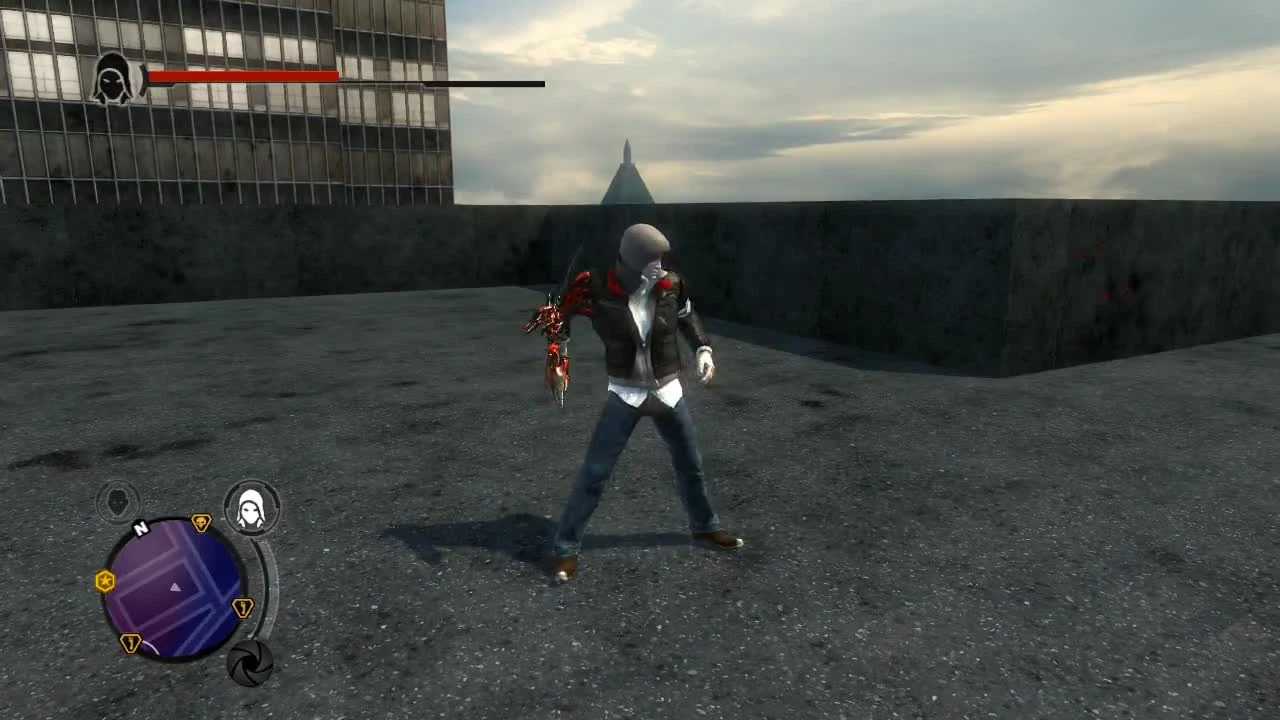This screenshot has width=1280, height=720.
Task: Click the player direction triangle on the minimap
Action: 174,588
